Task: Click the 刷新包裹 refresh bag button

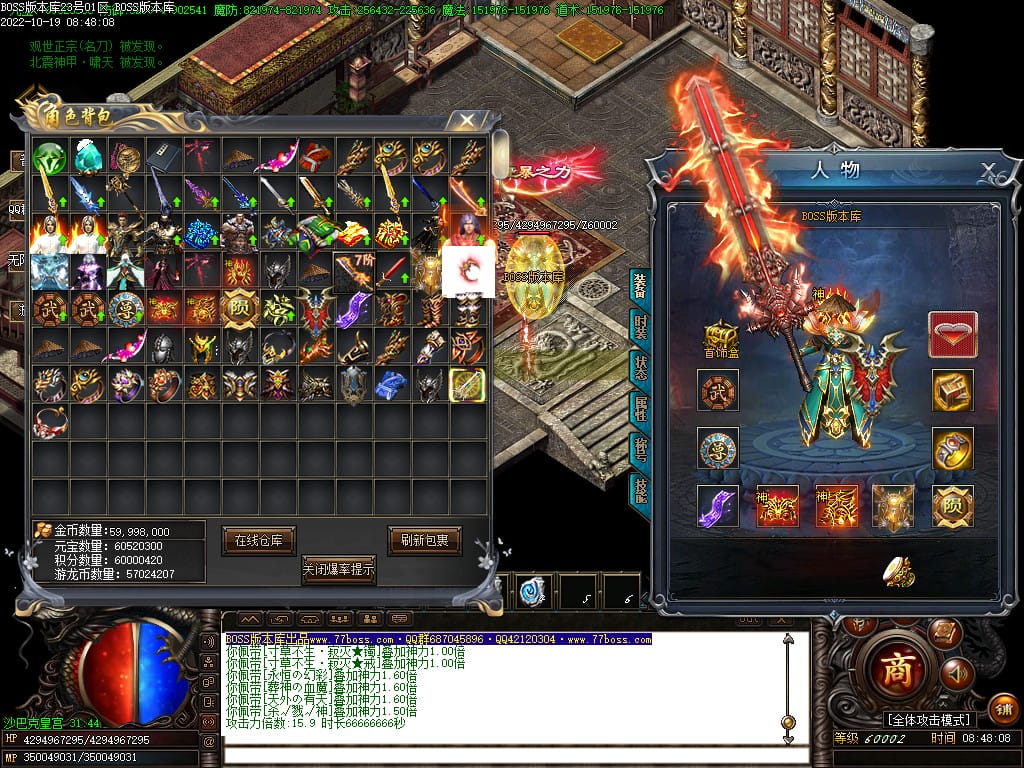Action: (425, 540)
